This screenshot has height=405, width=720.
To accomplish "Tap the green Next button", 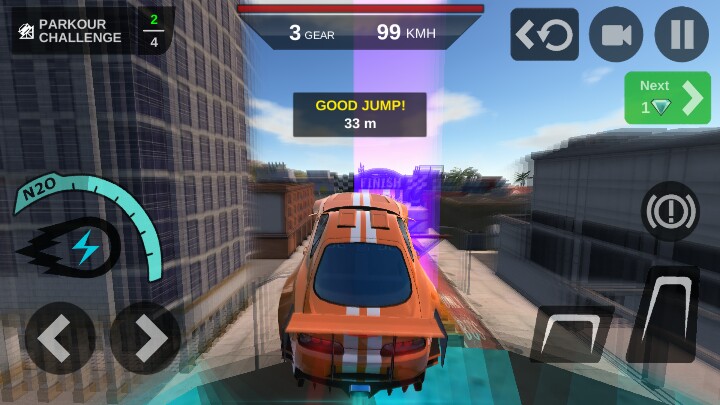I will coord(667,98).
